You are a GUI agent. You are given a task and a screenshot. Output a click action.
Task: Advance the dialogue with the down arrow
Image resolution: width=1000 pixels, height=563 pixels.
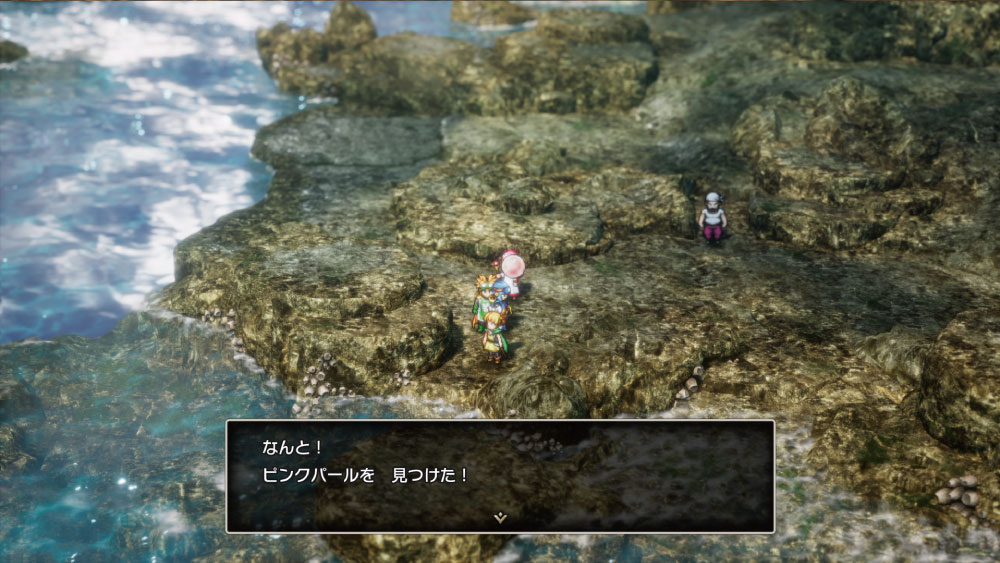pos(499,517)
